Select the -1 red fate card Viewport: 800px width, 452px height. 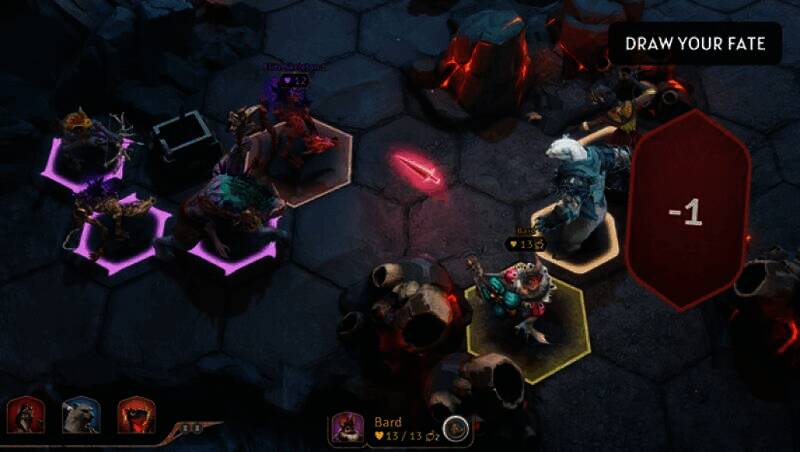coord(687,211)
